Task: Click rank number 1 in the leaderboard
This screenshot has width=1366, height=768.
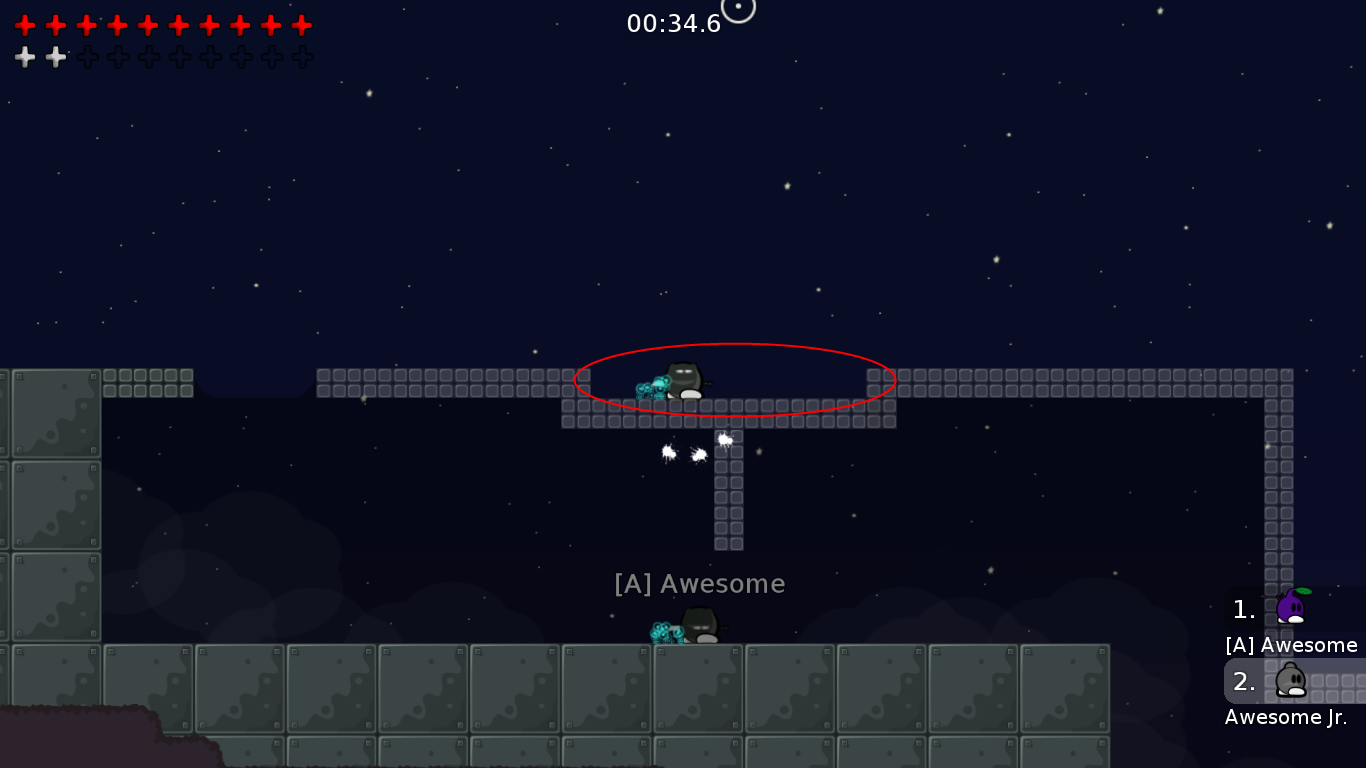Action: tap(1243, 610)
